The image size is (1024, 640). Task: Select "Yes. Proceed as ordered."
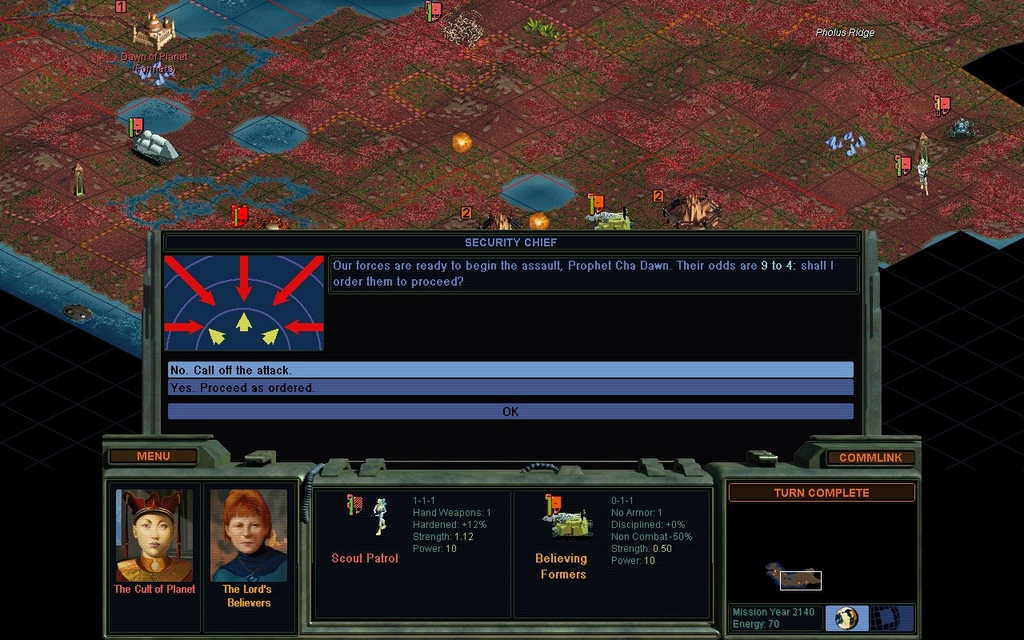pyautogui.click(x=510, y=388)
